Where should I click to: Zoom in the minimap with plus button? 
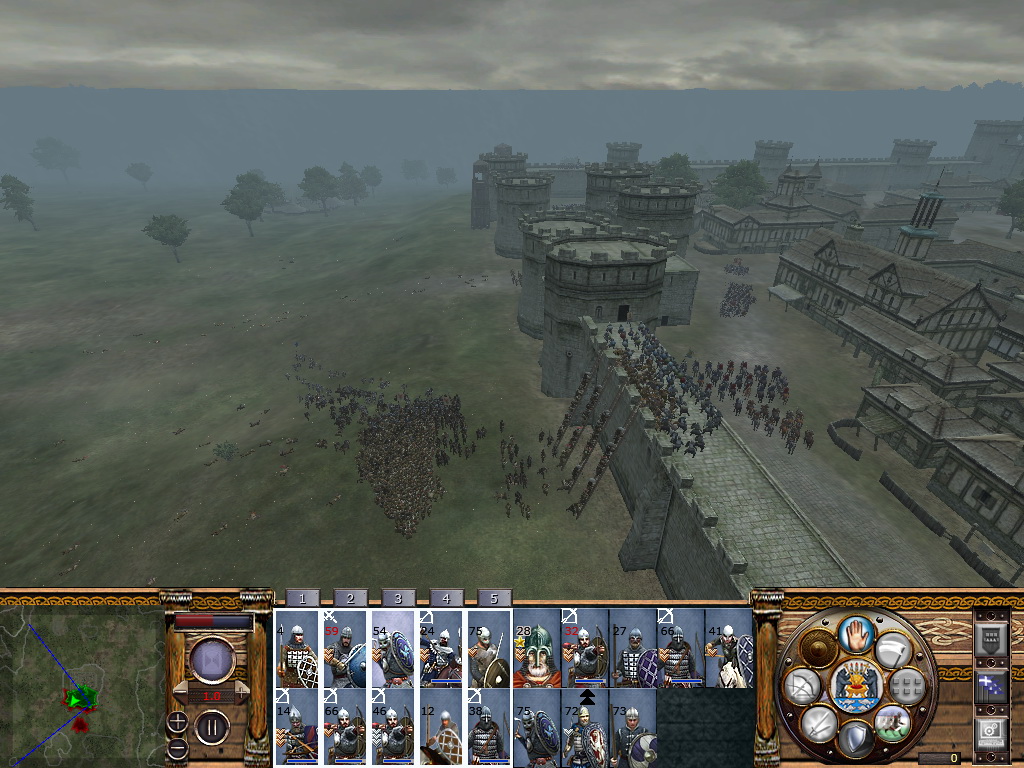tap(177, 721)
